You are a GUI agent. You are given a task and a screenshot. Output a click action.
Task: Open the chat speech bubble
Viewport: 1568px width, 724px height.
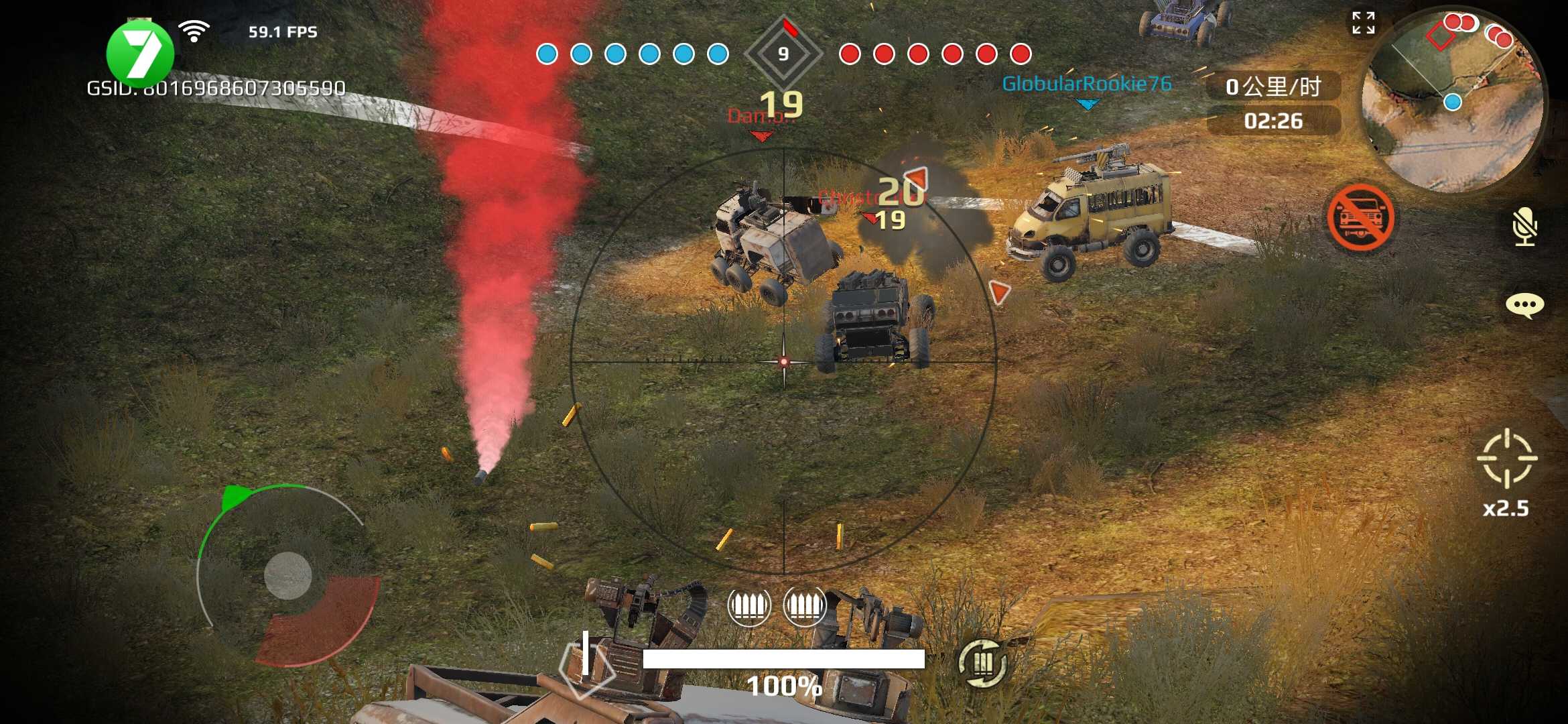1524,306
